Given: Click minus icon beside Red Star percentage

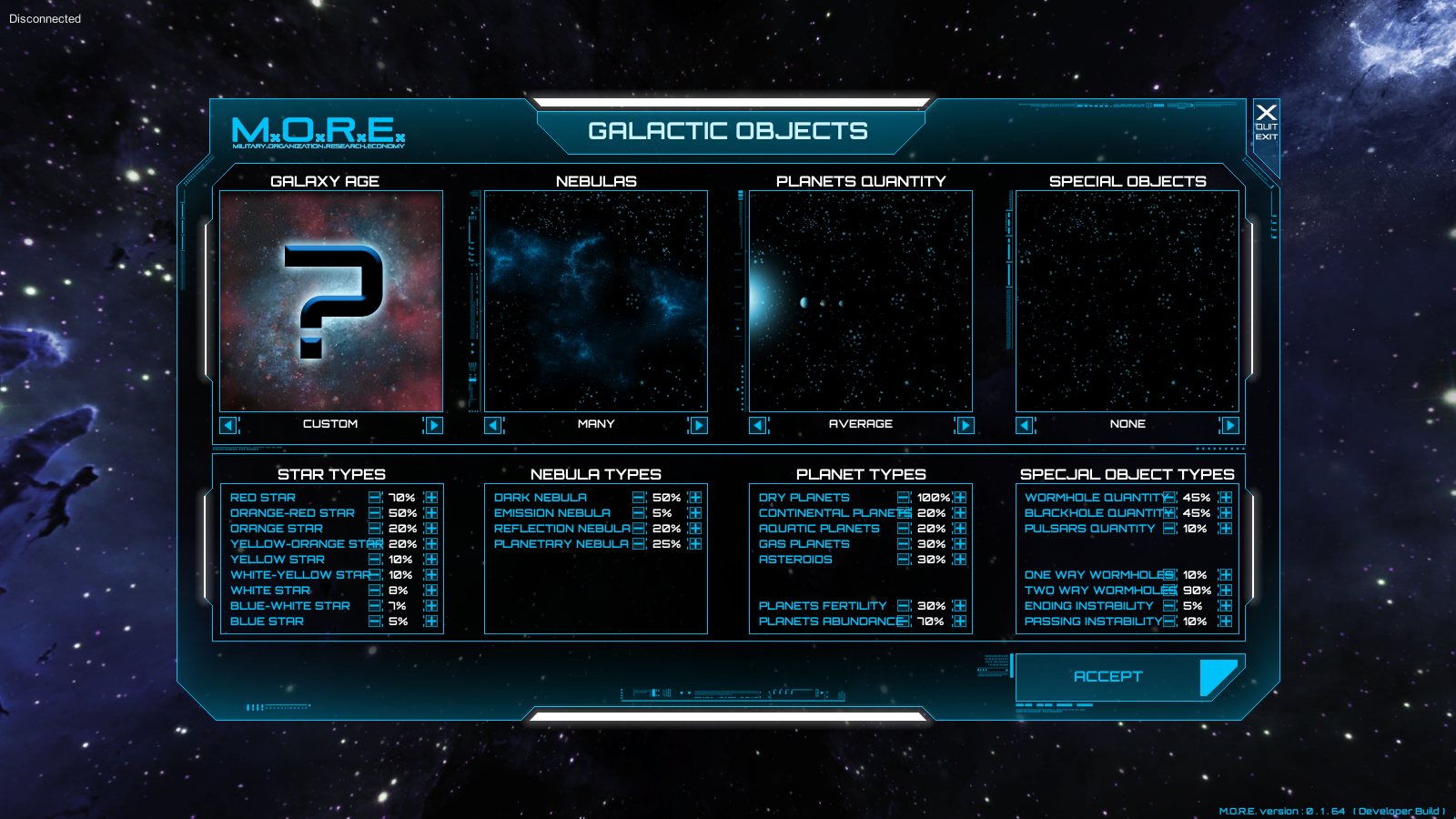Looking at the screenshot, I should point(376,498).
